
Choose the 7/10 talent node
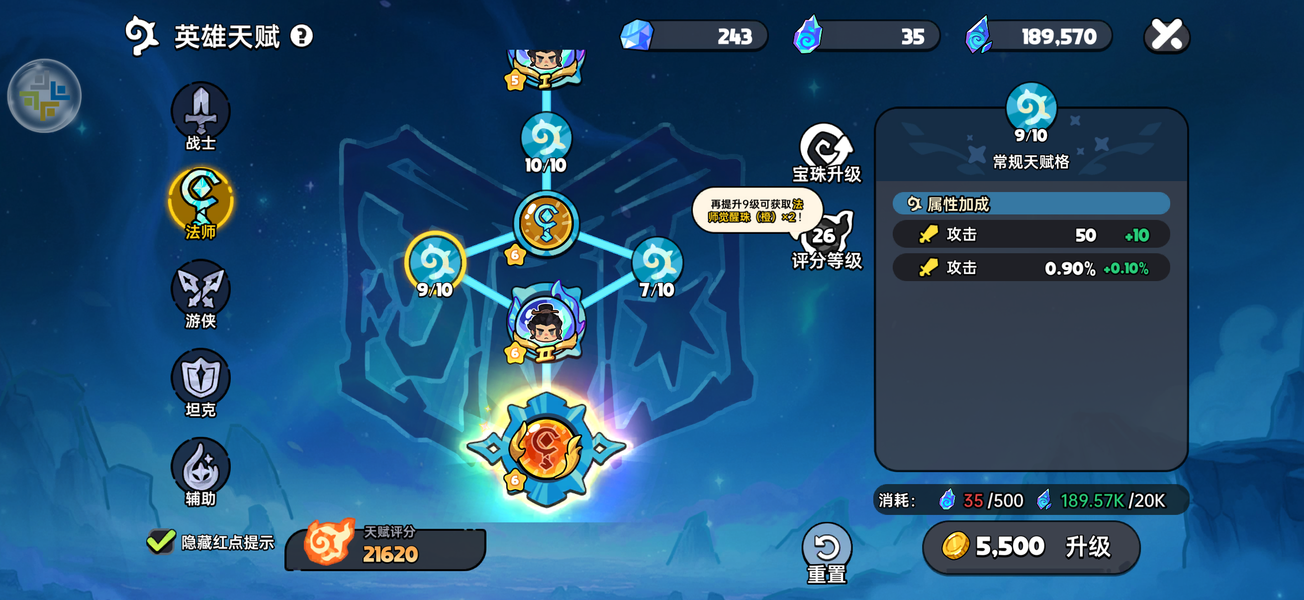tap(657, 262)
